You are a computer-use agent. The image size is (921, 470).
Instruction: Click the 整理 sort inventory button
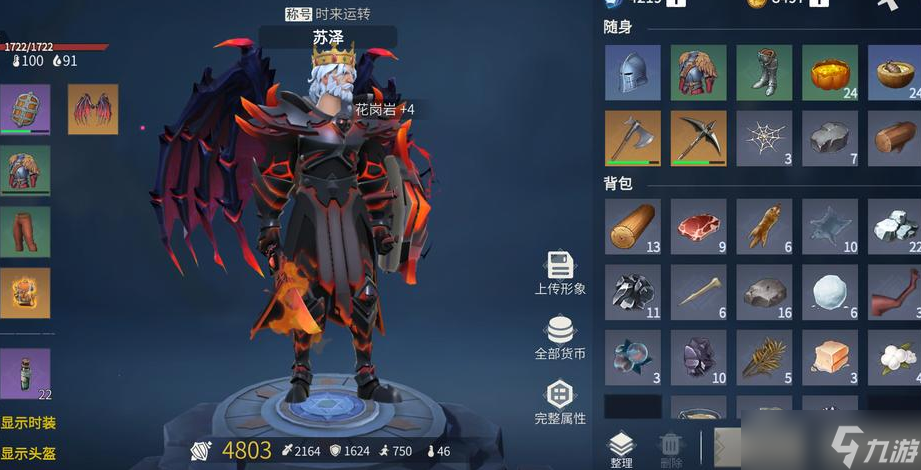pos(621,449)
